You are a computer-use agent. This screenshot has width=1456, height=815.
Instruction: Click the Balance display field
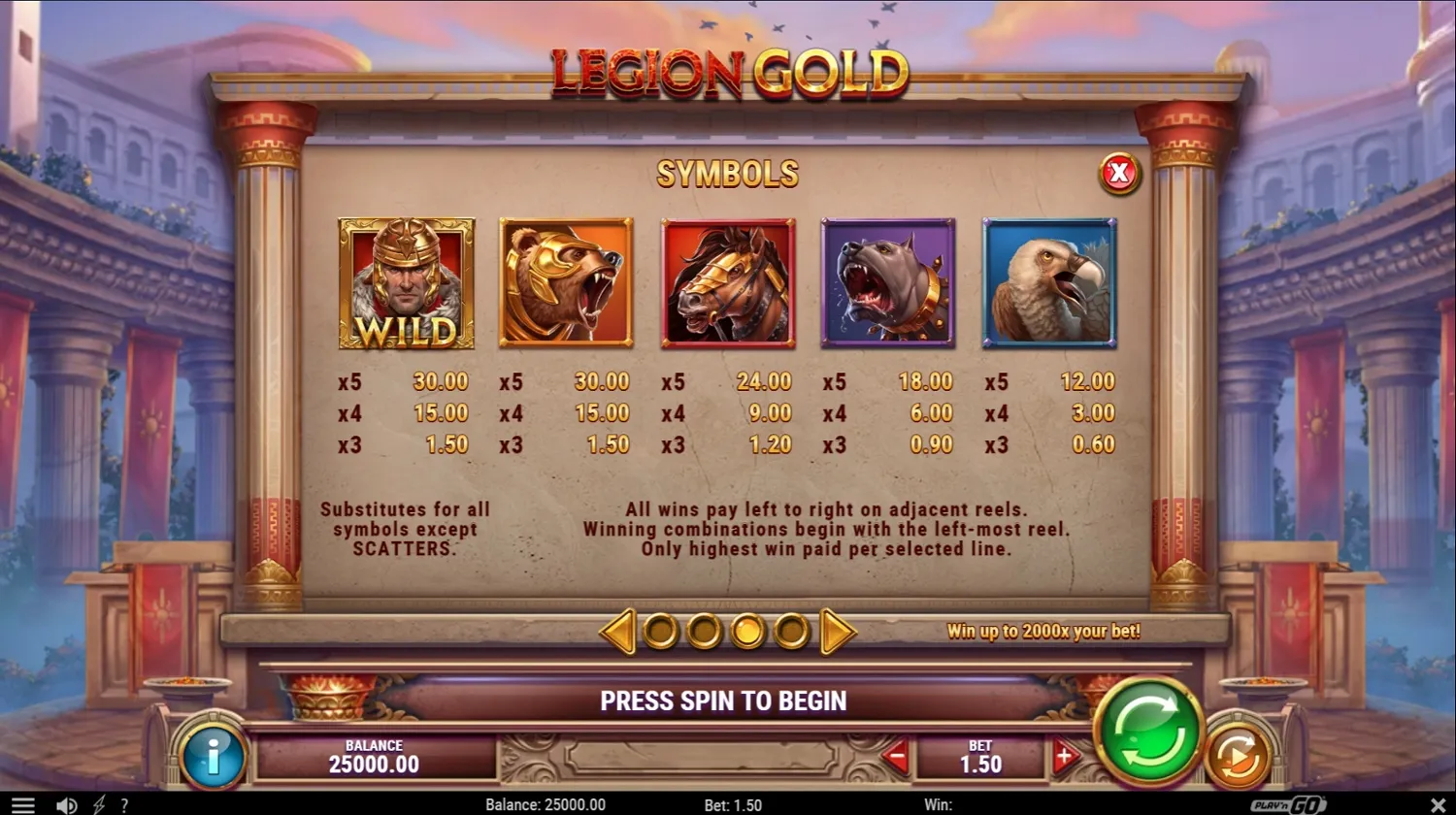(x=374, y=756)
